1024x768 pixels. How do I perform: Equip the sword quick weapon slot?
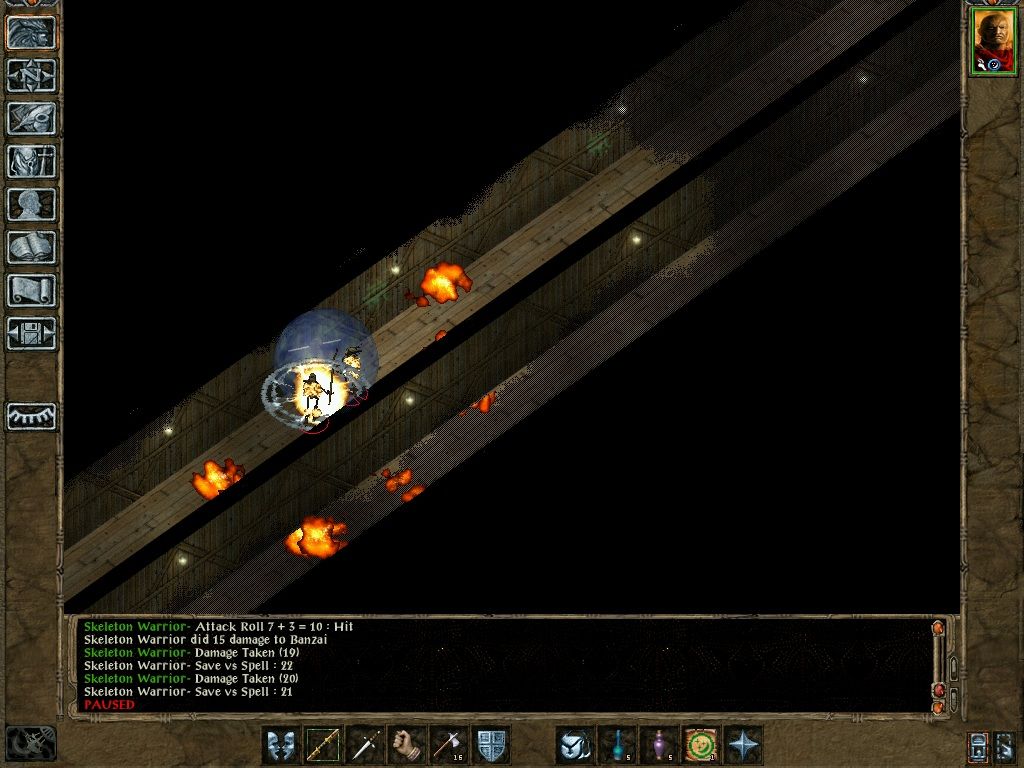pyautogui.click(x=365, y=745)
